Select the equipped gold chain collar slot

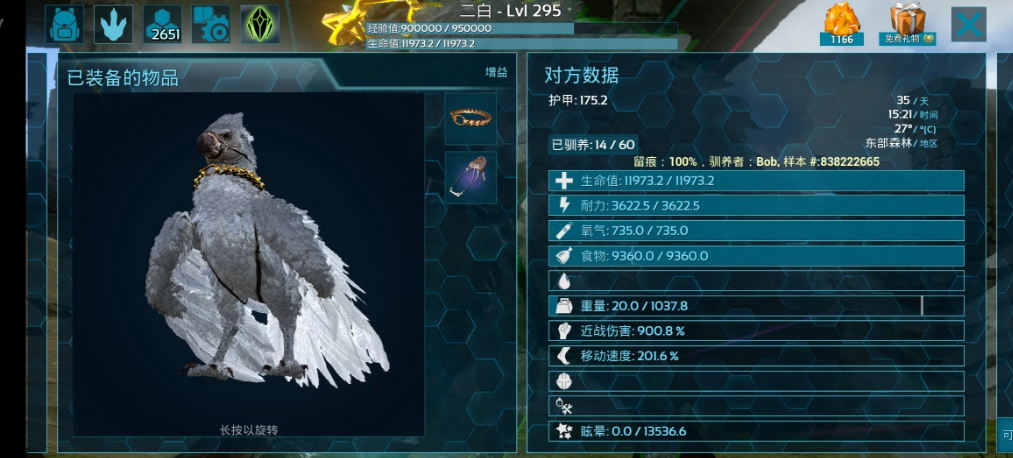point(470,119)
